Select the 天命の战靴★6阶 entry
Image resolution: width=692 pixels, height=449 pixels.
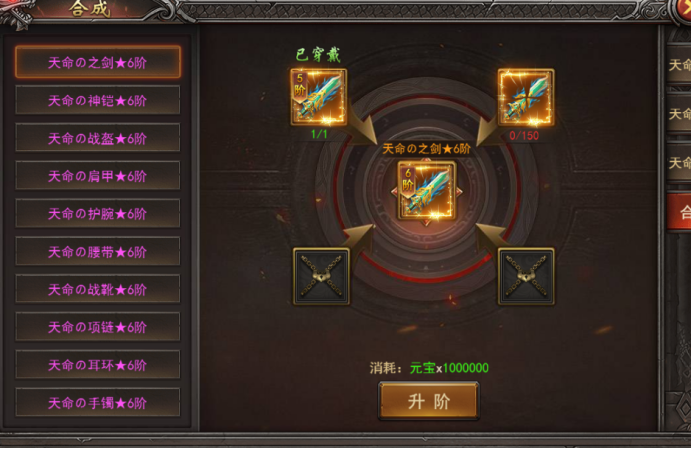click(98, 289)
